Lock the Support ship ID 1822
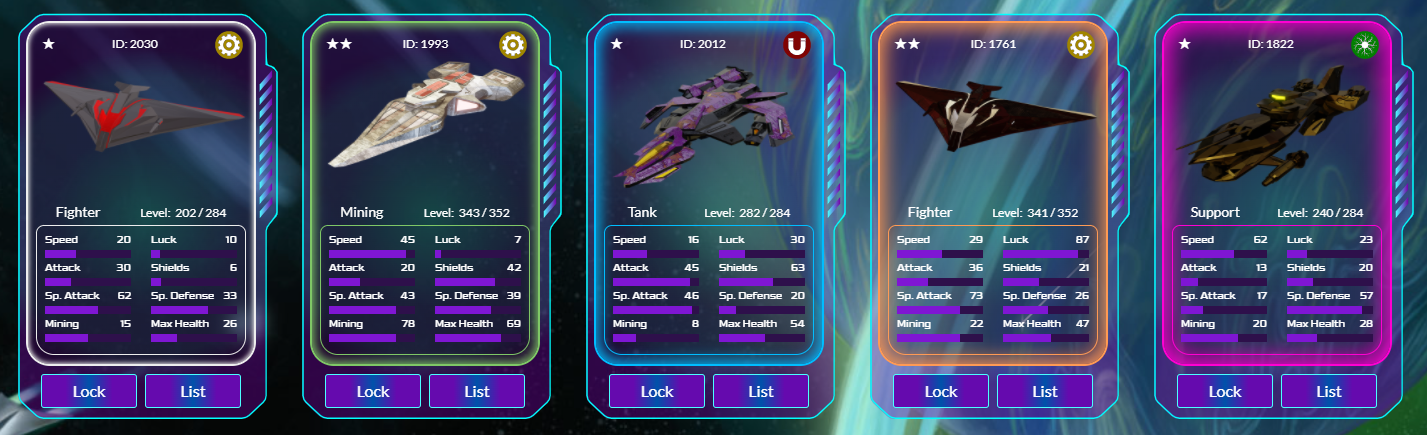Viewport: 1427px width, 435px height. pyautogui.click(x=1225, y=391)
